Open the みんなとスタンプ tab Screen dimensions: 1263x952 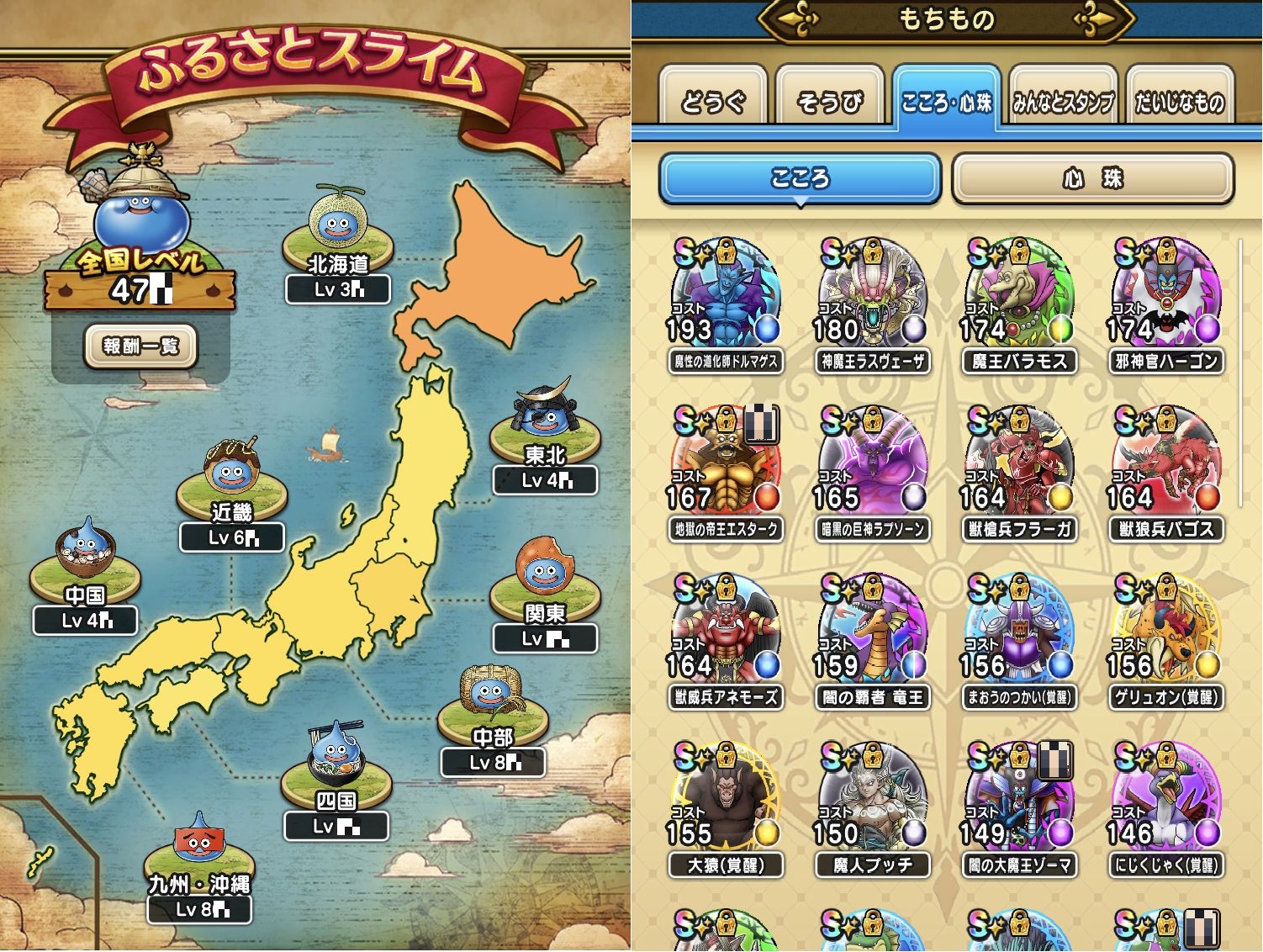point(1063,101)
